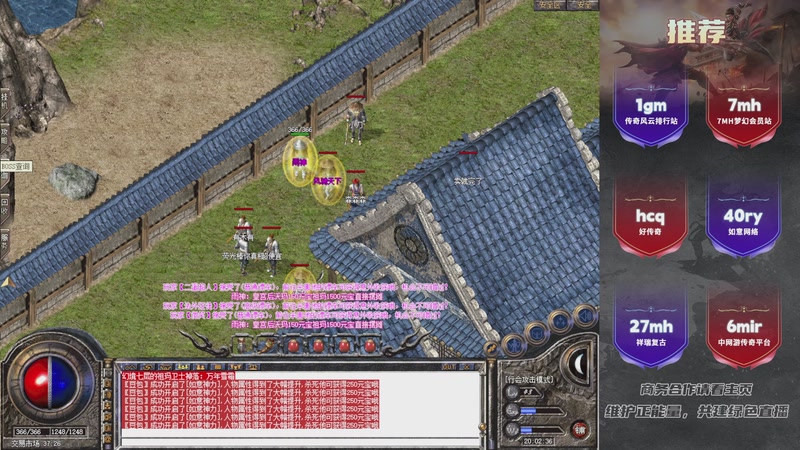Image resolution: width=800 pixels, height=450 pixels.
Task: Open the 40ry 如意网络 banner
Action: 743,219
